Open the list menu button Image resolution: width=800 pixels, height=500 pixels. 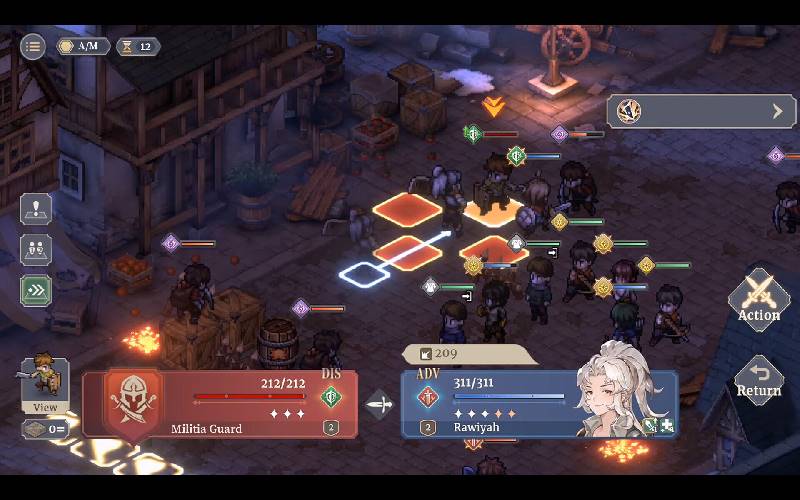coord(33,46)
